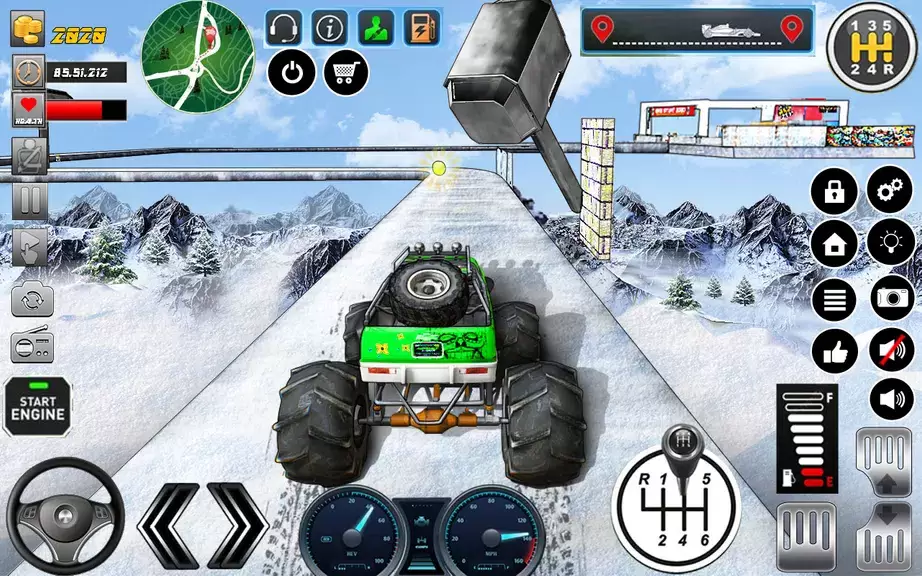Give a thumbs-up rating
The height and width of the screenshot is (576, 922).
[834, 349]
